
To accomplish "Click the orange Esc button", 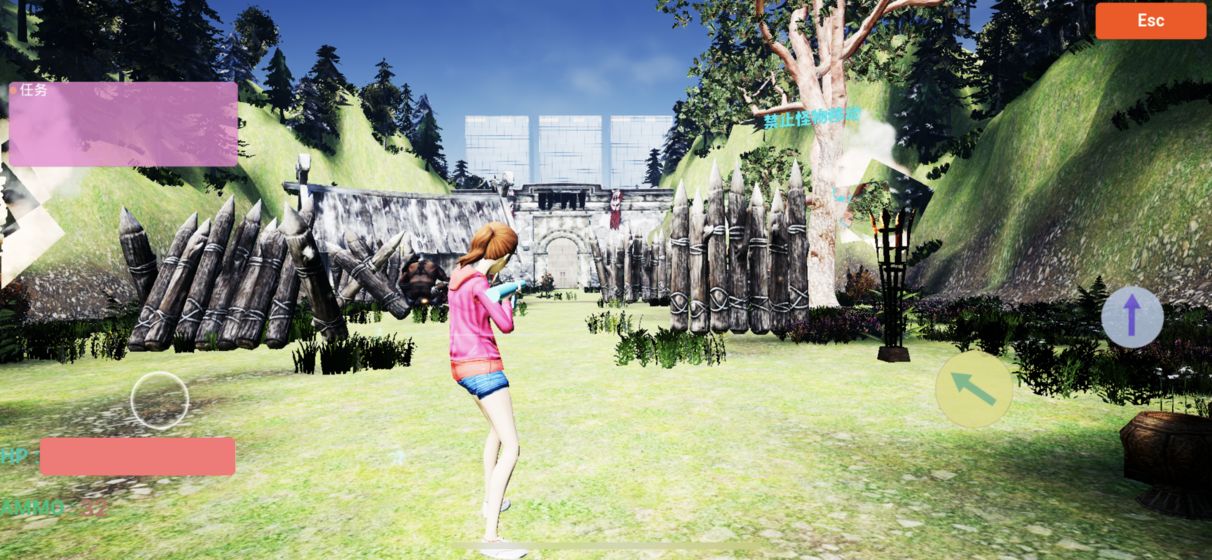I will point(1150,21).
